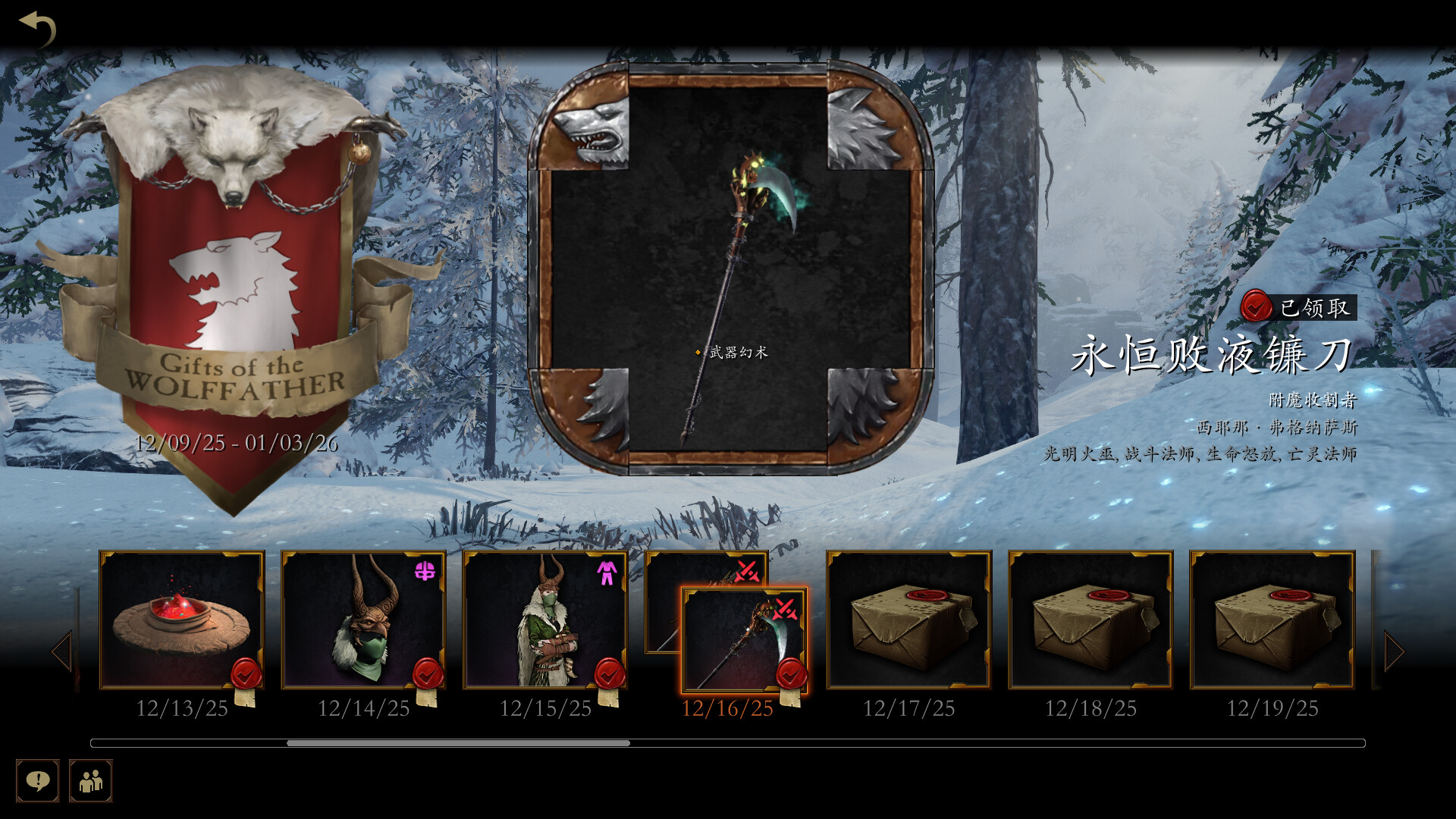Go back with the return arrow
Screen dimensions: 1456x819
[x=38, y=29]
